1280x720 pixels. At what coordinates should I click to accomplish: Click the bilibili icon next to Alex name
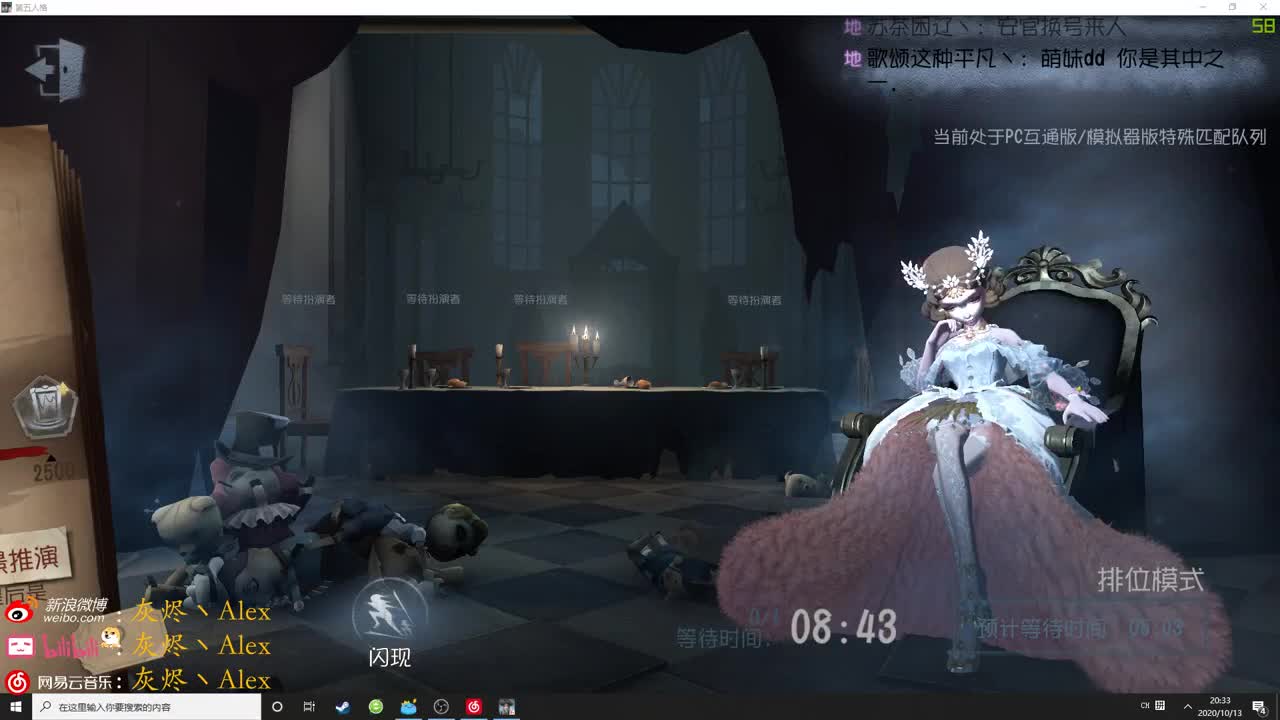[22, 647]
